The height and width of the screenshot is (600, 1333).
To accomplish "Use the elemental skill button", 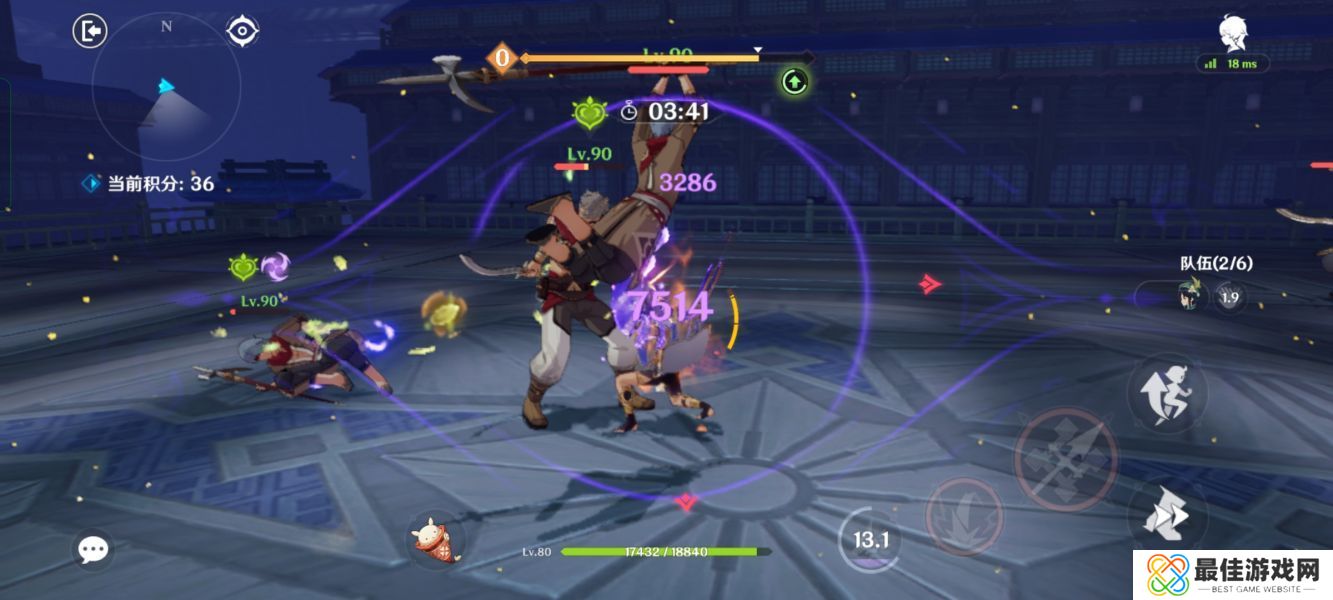I will click(x=963, y=516).
